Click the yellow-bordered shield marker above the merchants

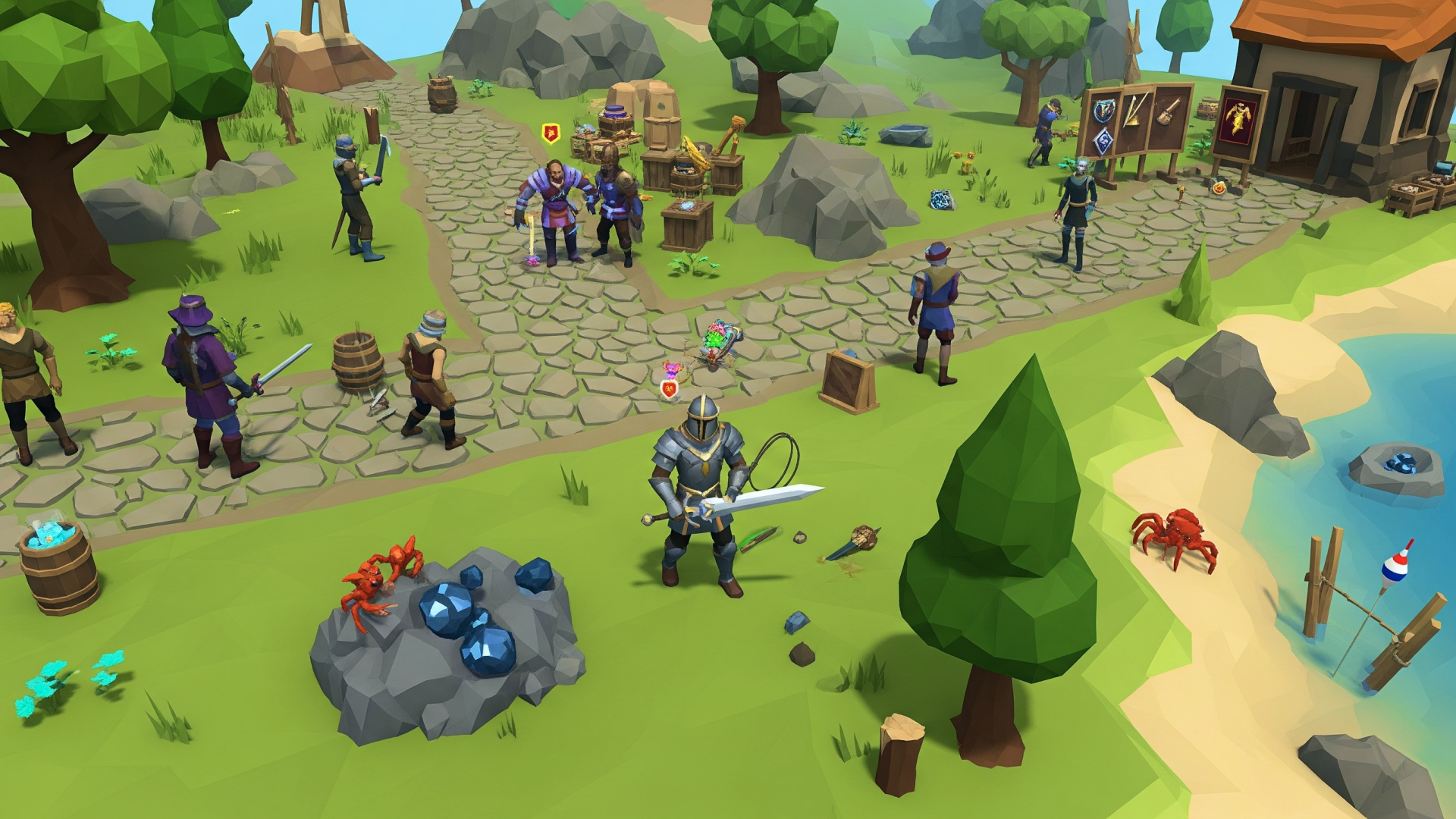[x=551, y=133]
